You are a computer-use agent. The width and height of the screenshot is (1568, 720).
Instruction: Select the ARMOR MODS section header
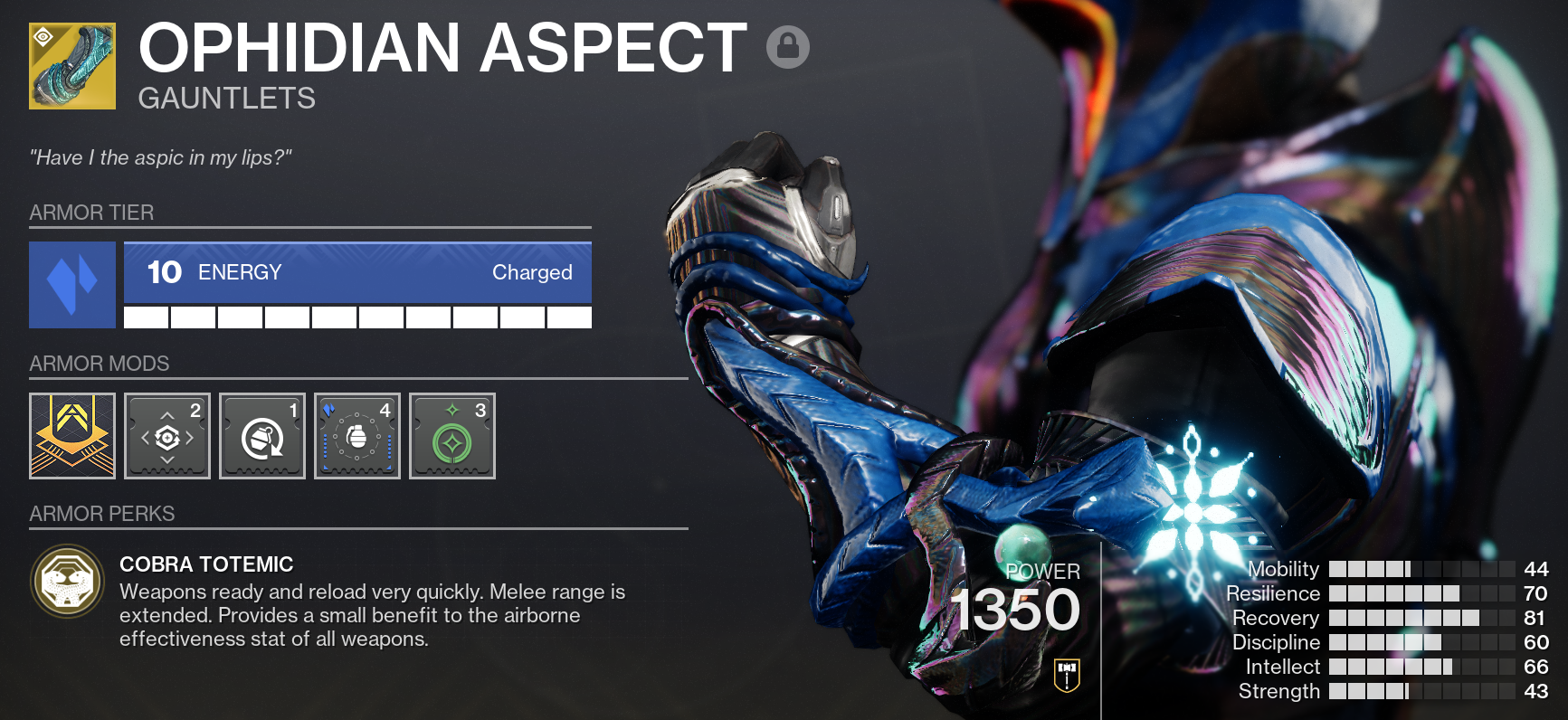[99, 364]
